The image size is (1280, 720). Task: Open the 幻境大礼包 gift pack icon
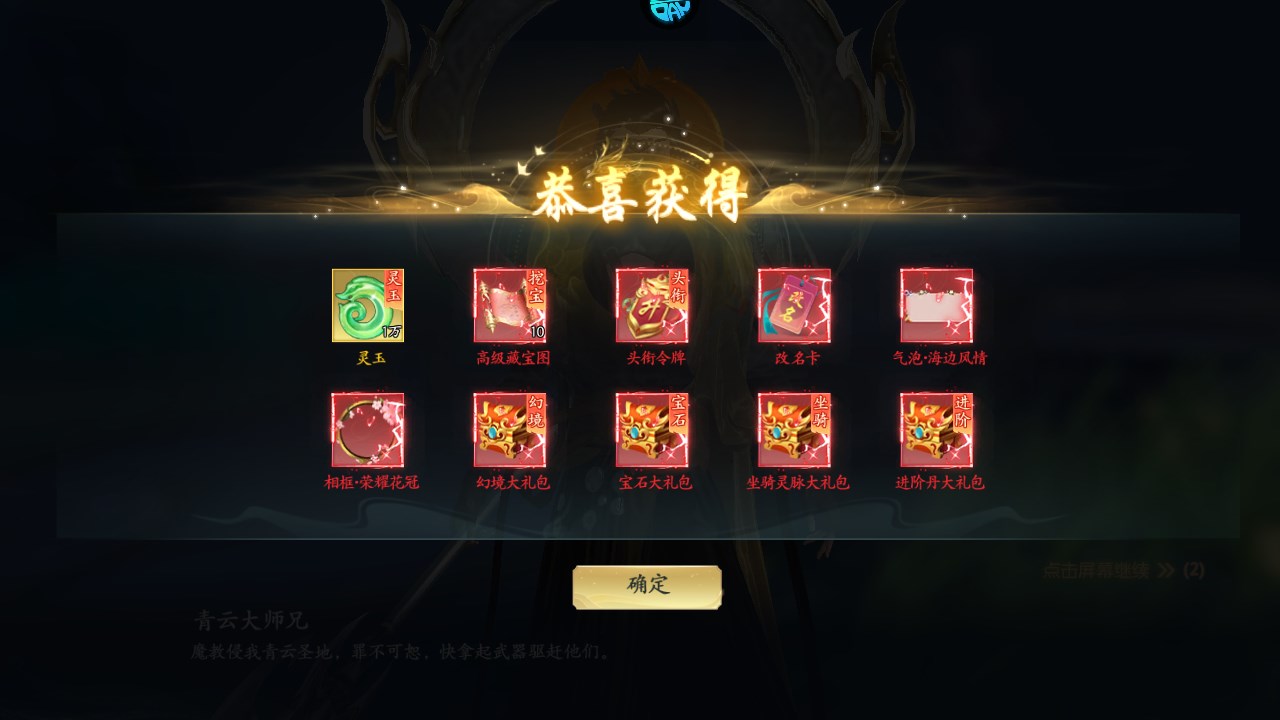coord(510,430)
